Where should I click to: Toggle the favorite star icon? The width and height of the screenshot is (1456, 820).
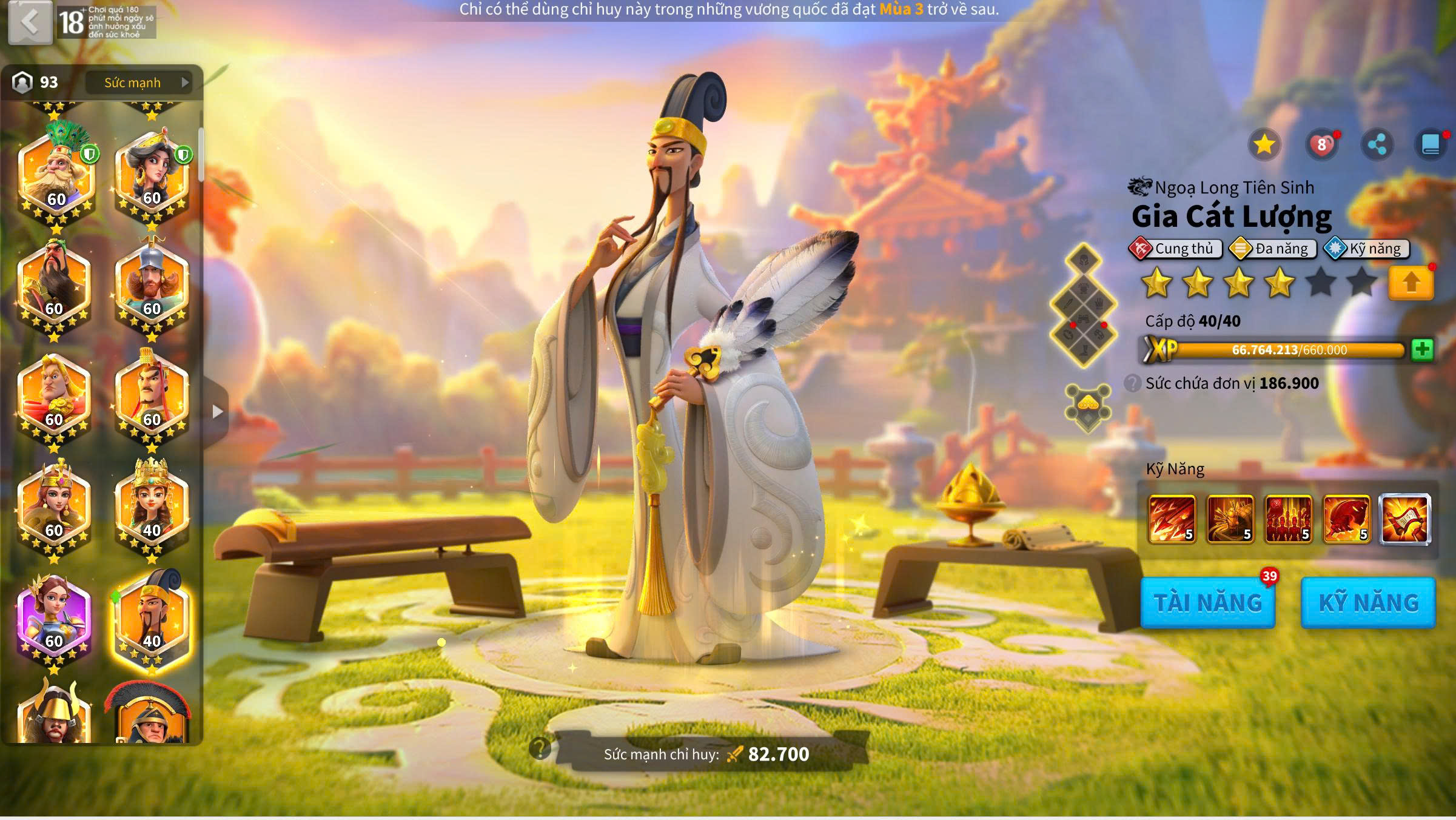[1264, 145]
